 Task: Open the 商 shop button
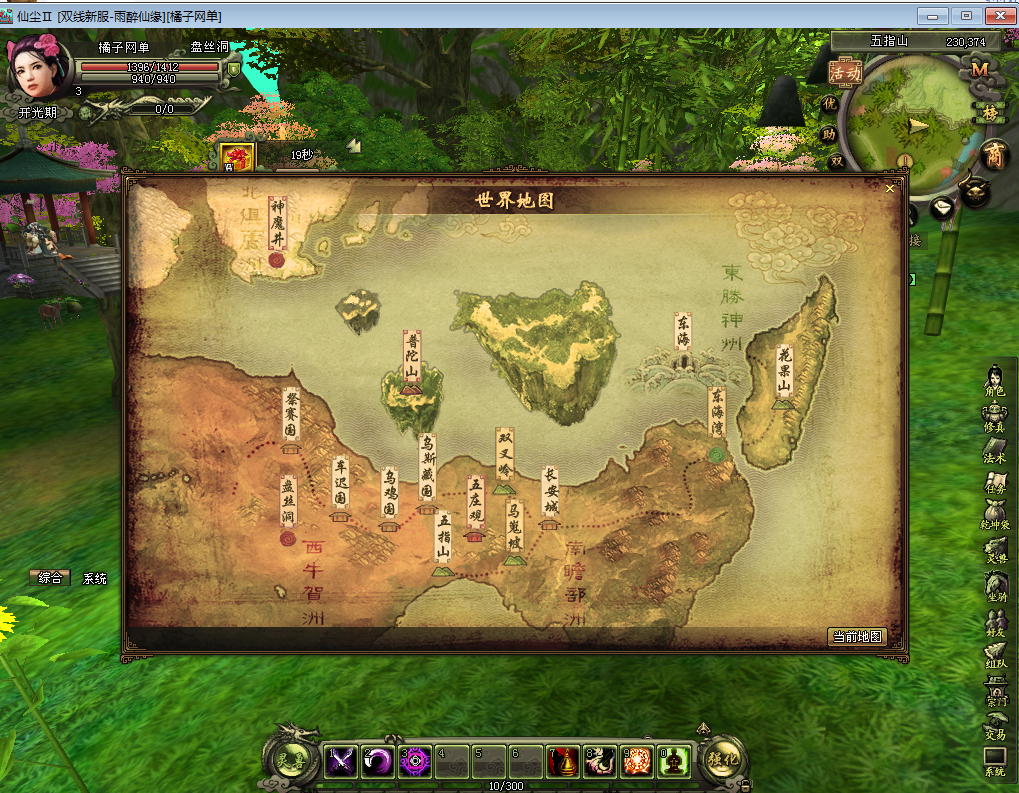click(993, 154)
